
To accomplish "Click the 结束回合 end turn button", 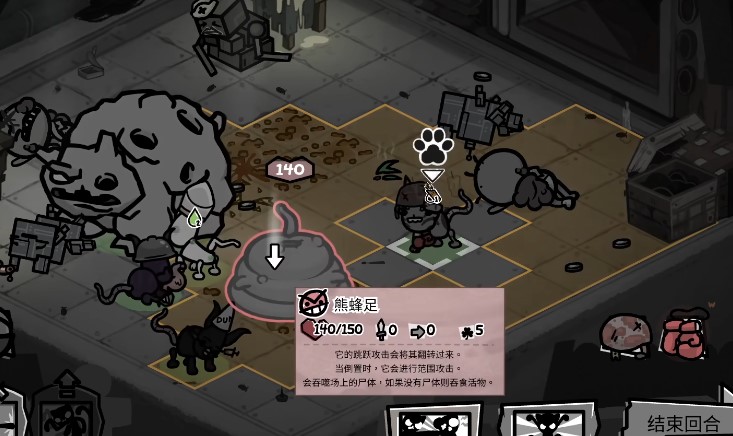I will coord(683,420).
